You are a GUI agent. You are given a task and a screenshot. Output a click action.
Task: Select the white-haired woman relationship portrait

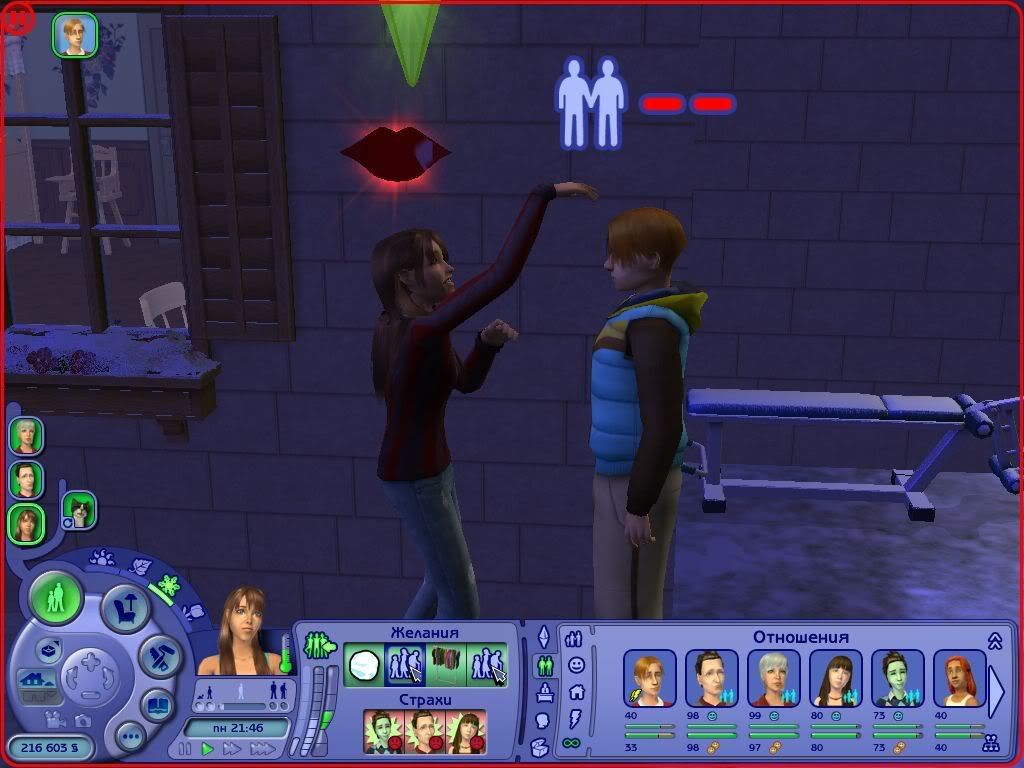774,679
